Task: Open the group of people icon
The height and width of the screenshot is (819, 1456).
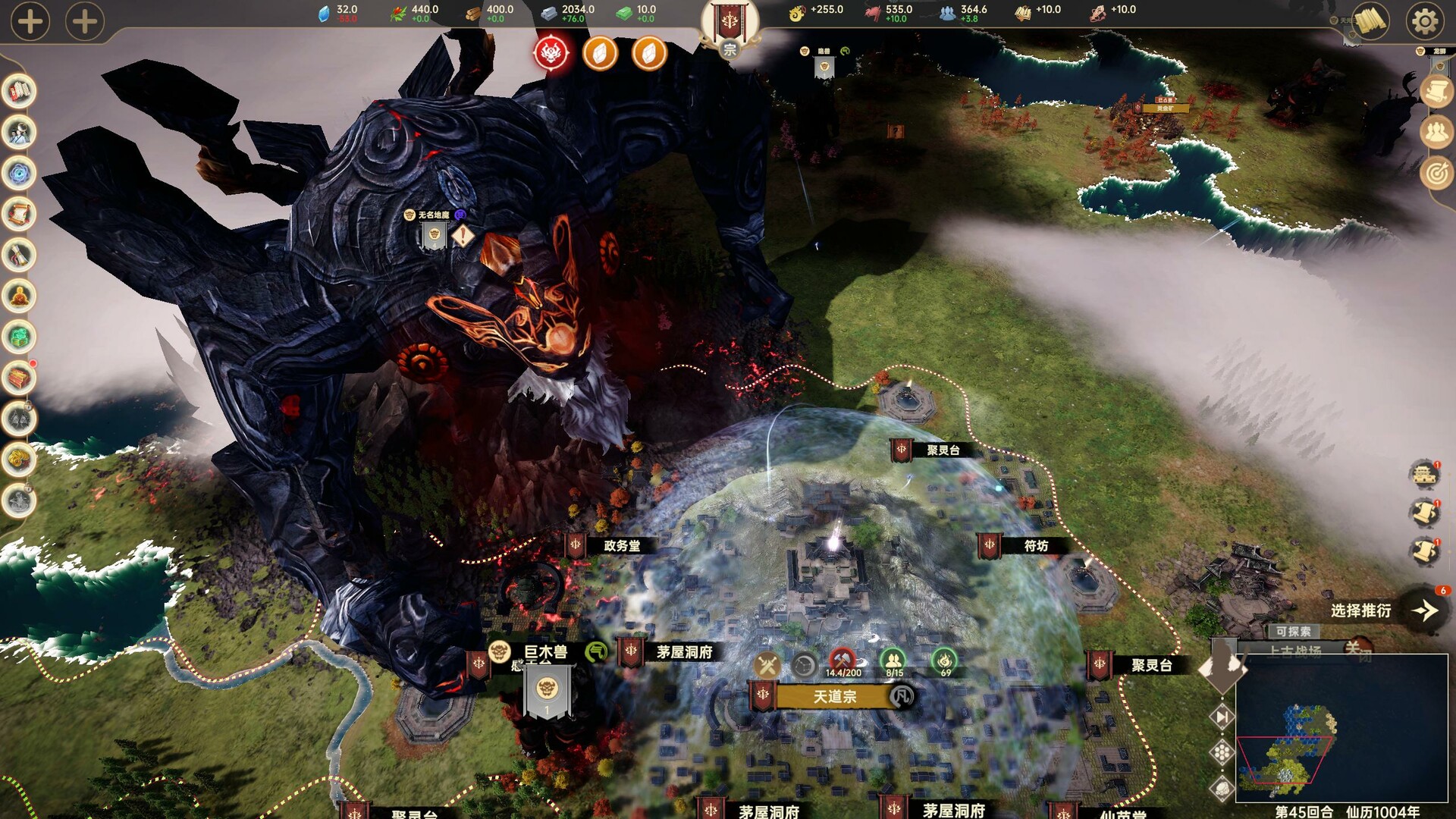Action: click(1437, 132)
